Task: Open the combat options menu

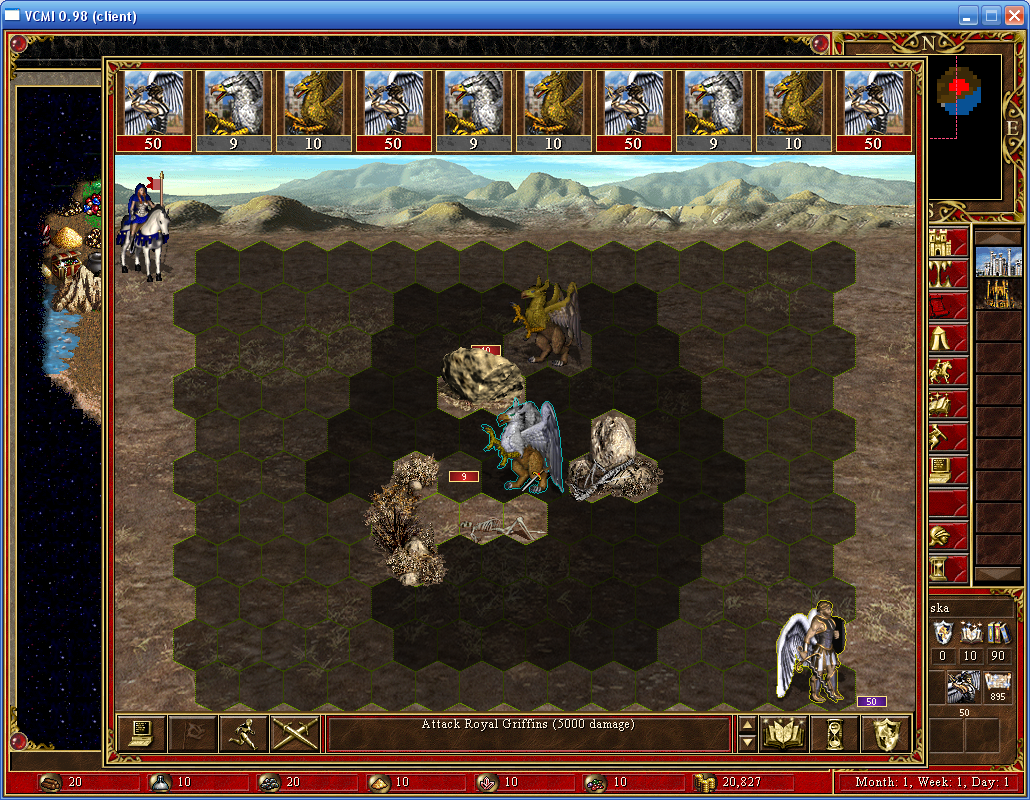Action: click(141, 734)
